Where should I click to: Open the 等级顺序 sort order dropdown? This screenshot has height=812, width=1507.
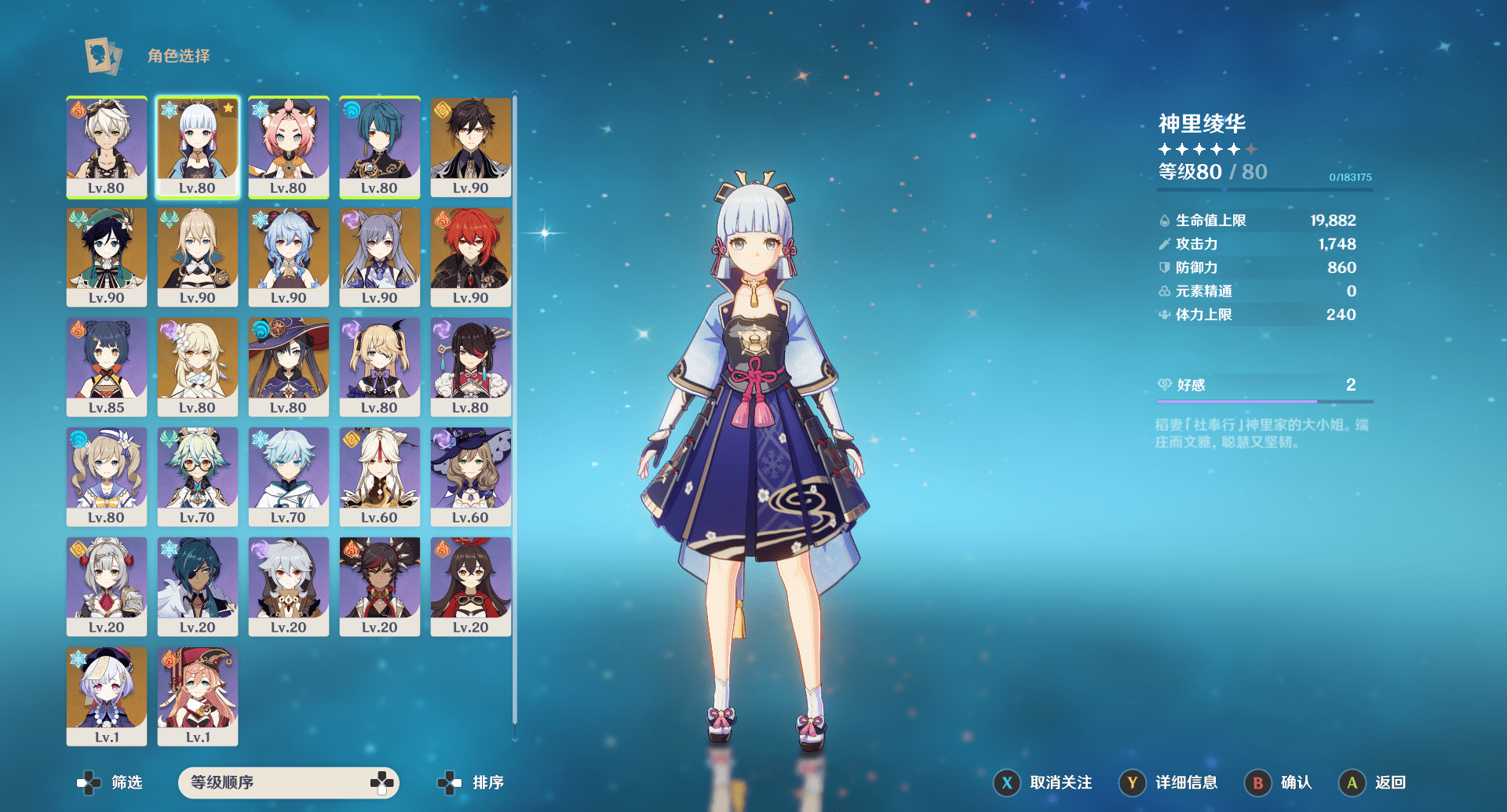click(x=288, y=782)
